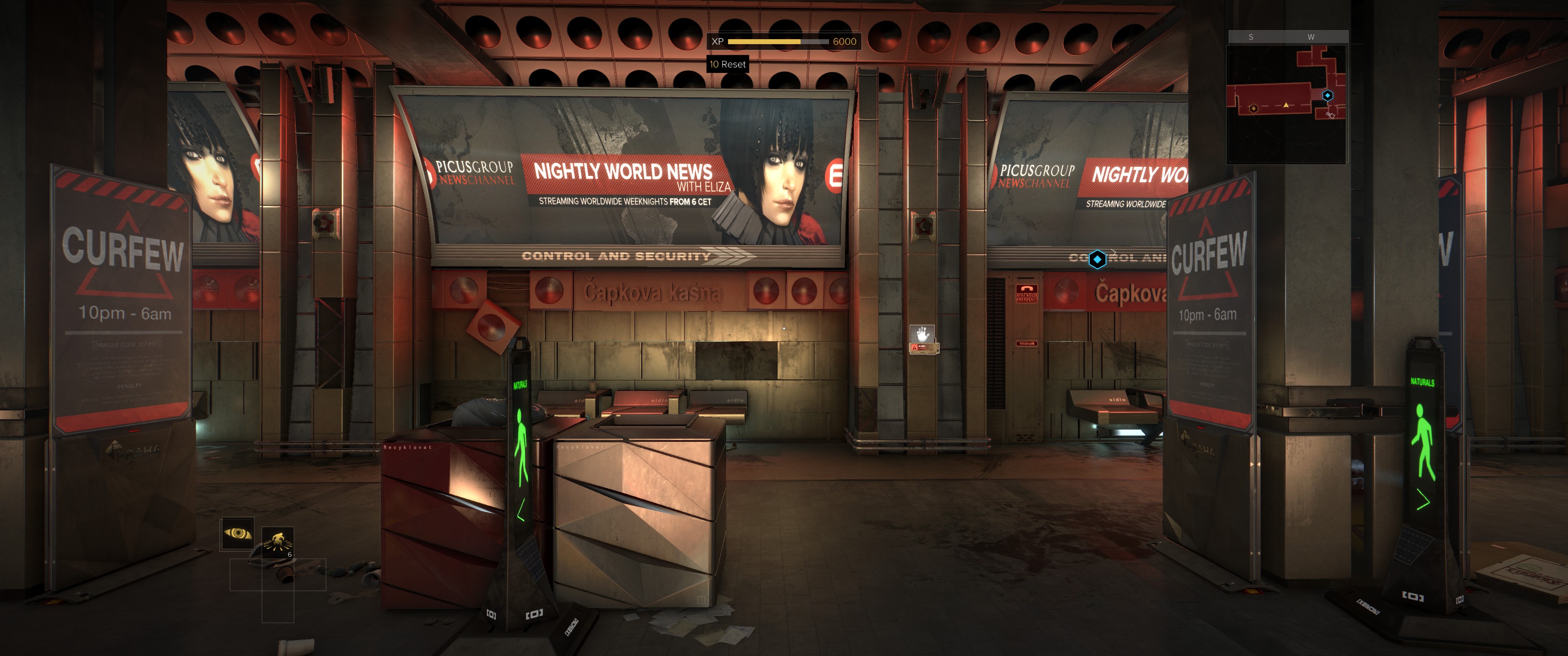The image size is (1568, 656).
Task: Click the white hand interaction icon
Action: coord(922,333)
